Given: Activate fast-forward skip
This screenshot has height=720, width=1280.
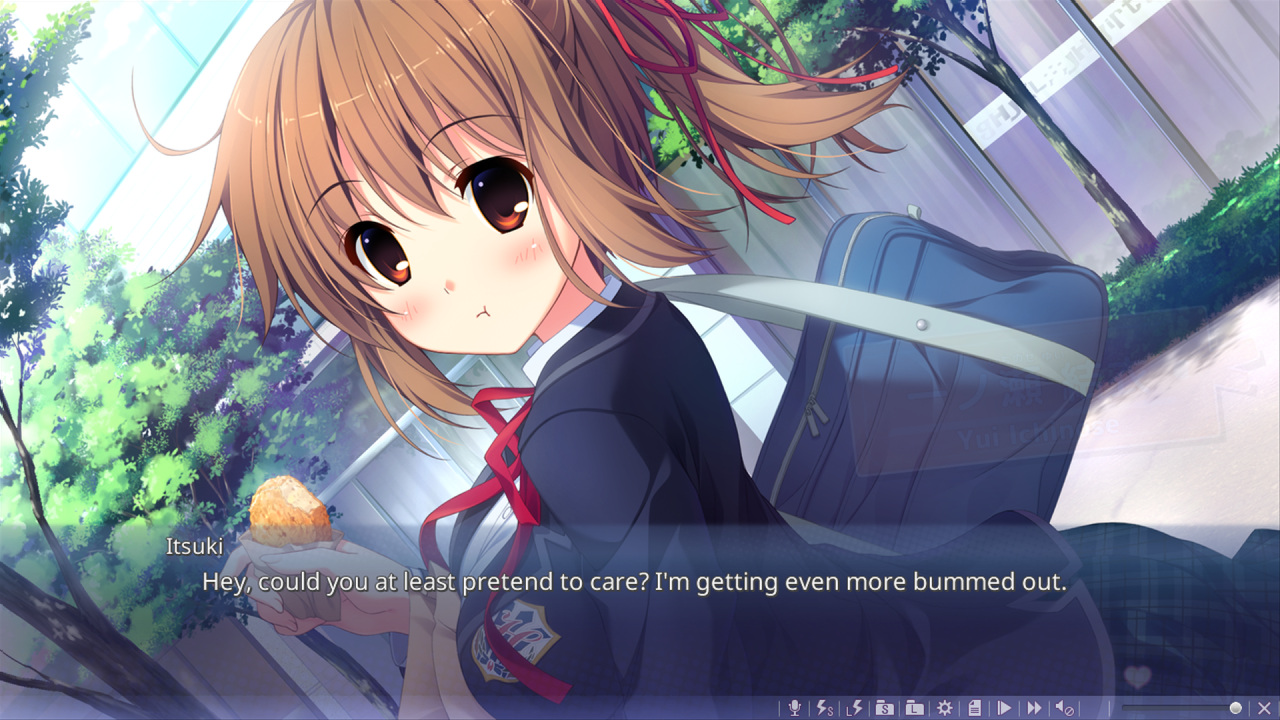Looking at the screenshot, I should 1034,708.
